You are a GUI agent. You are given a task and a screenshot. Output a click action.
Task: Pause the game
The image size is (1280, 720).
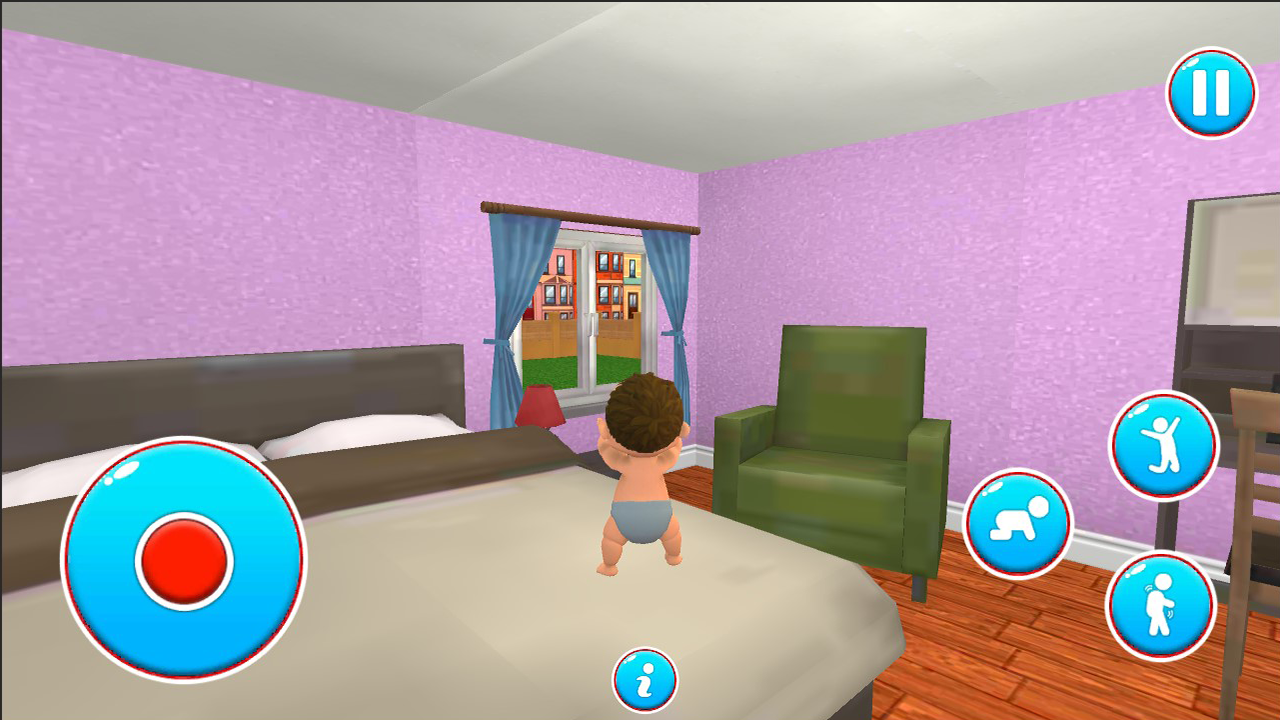(1211, 92)
